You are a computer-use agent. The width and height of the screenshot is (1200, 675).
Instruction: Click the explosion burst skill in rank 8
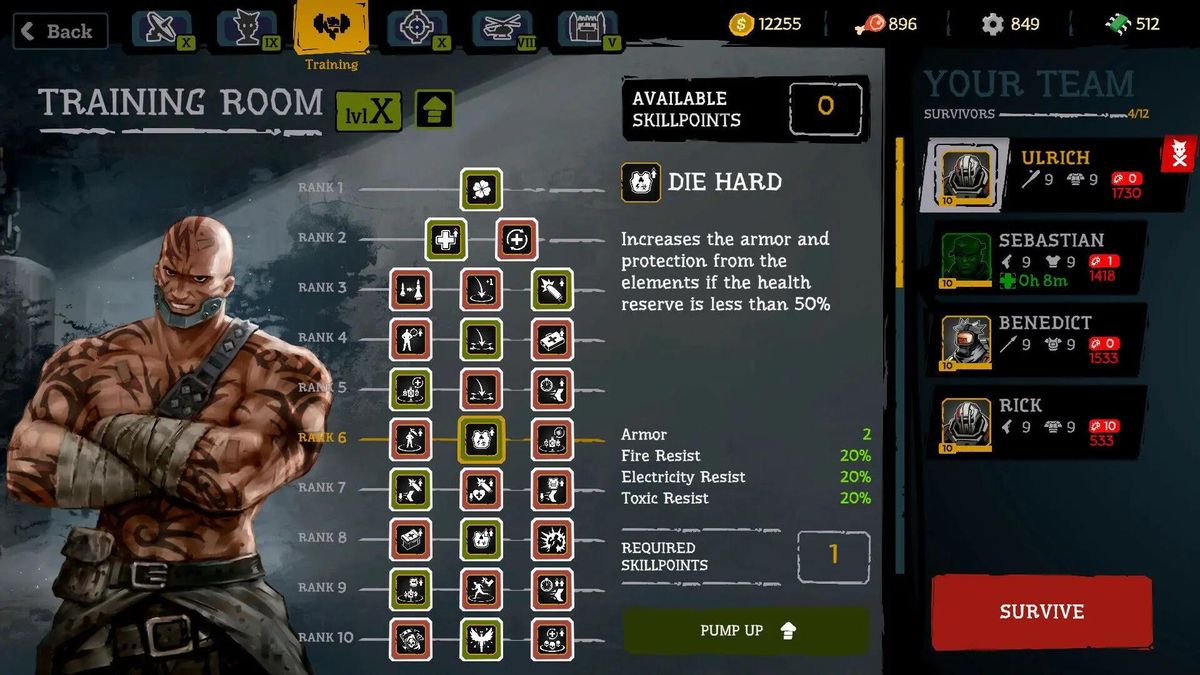coord(552,539)
